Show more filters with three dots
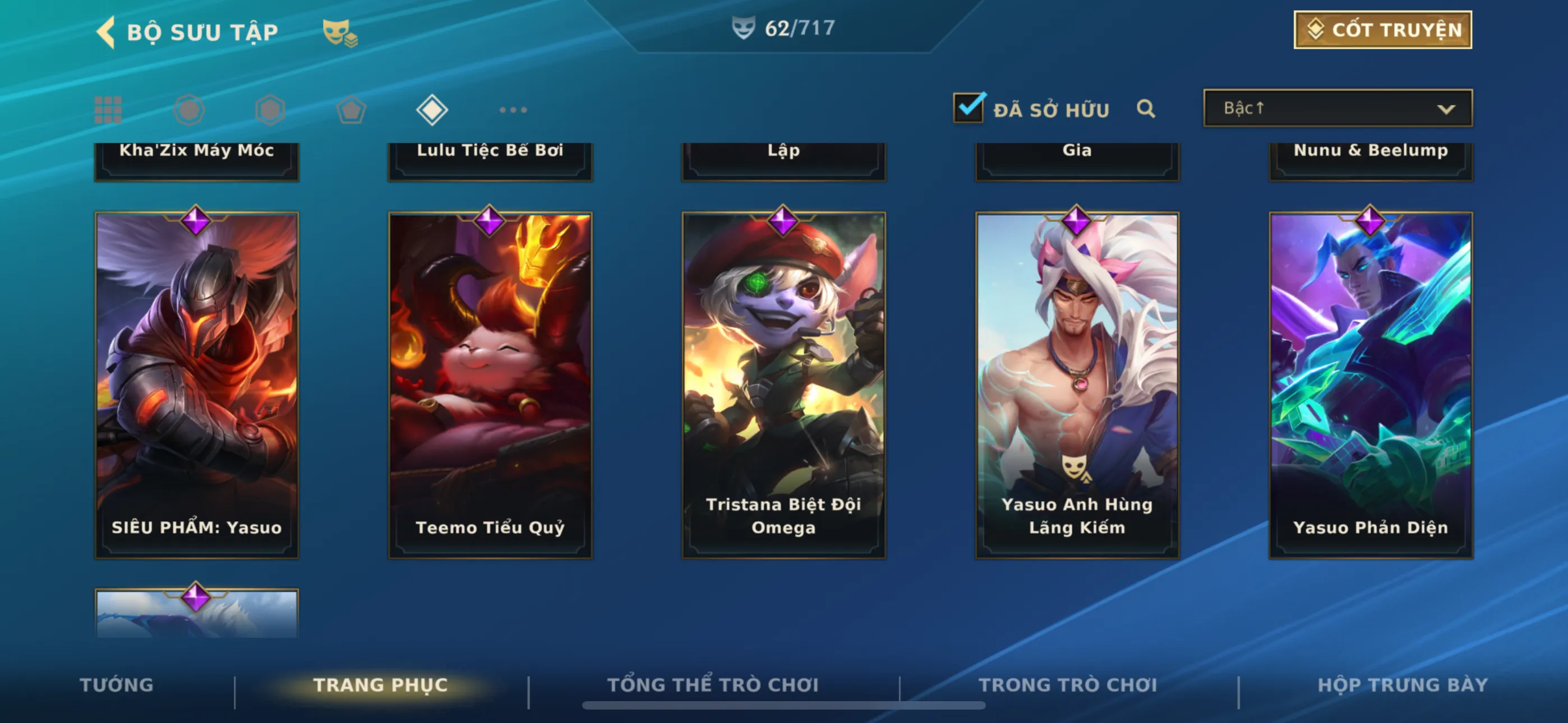 pyautogui.click(x=513, y=110)
